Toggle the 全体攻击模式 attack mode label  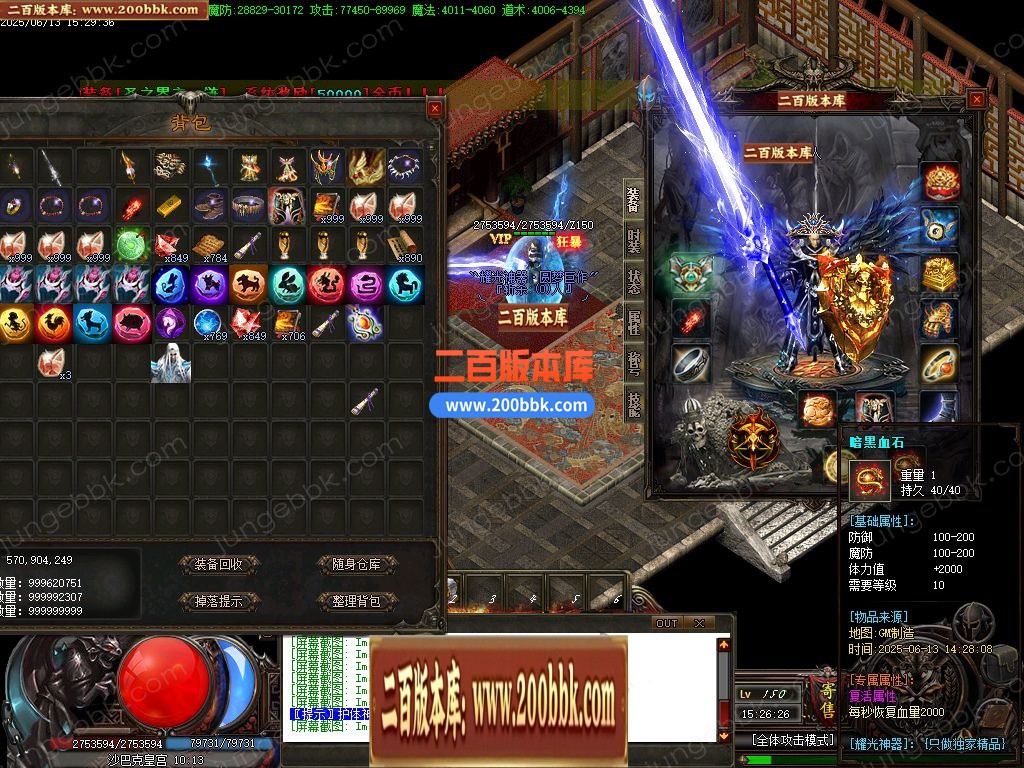[x=792, y=740]
